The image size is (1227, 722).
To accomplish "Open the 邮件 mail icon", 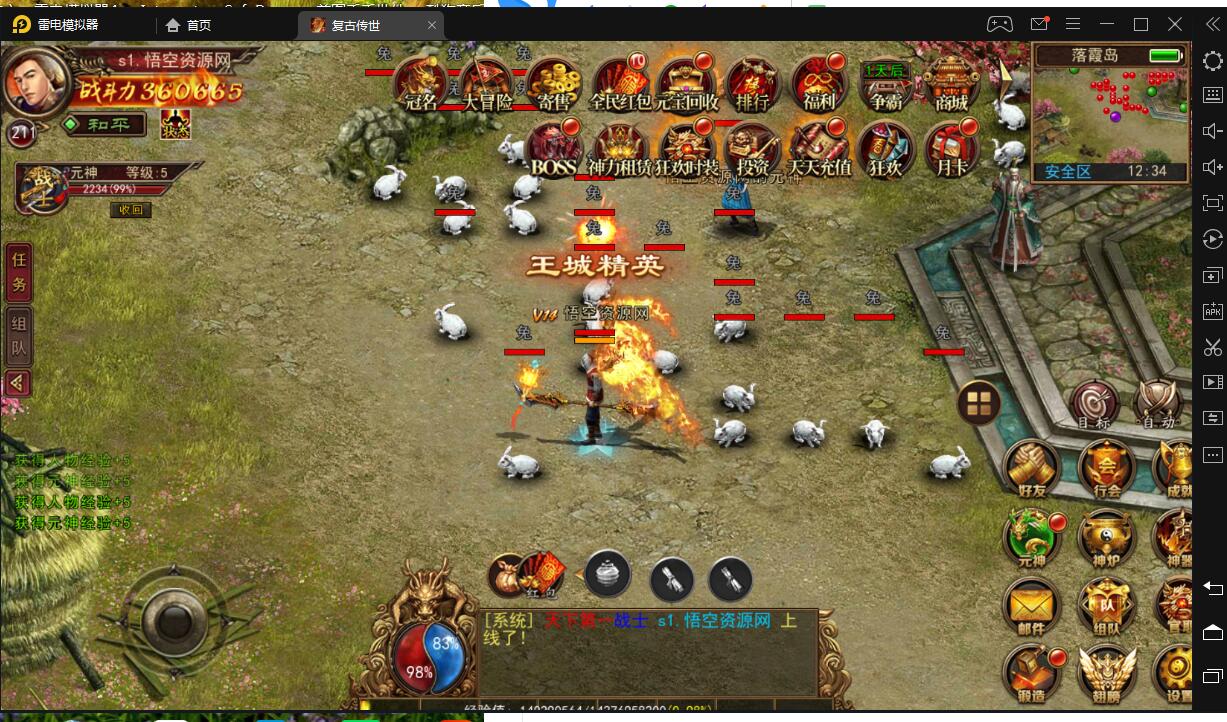I will click(1031, 607).
